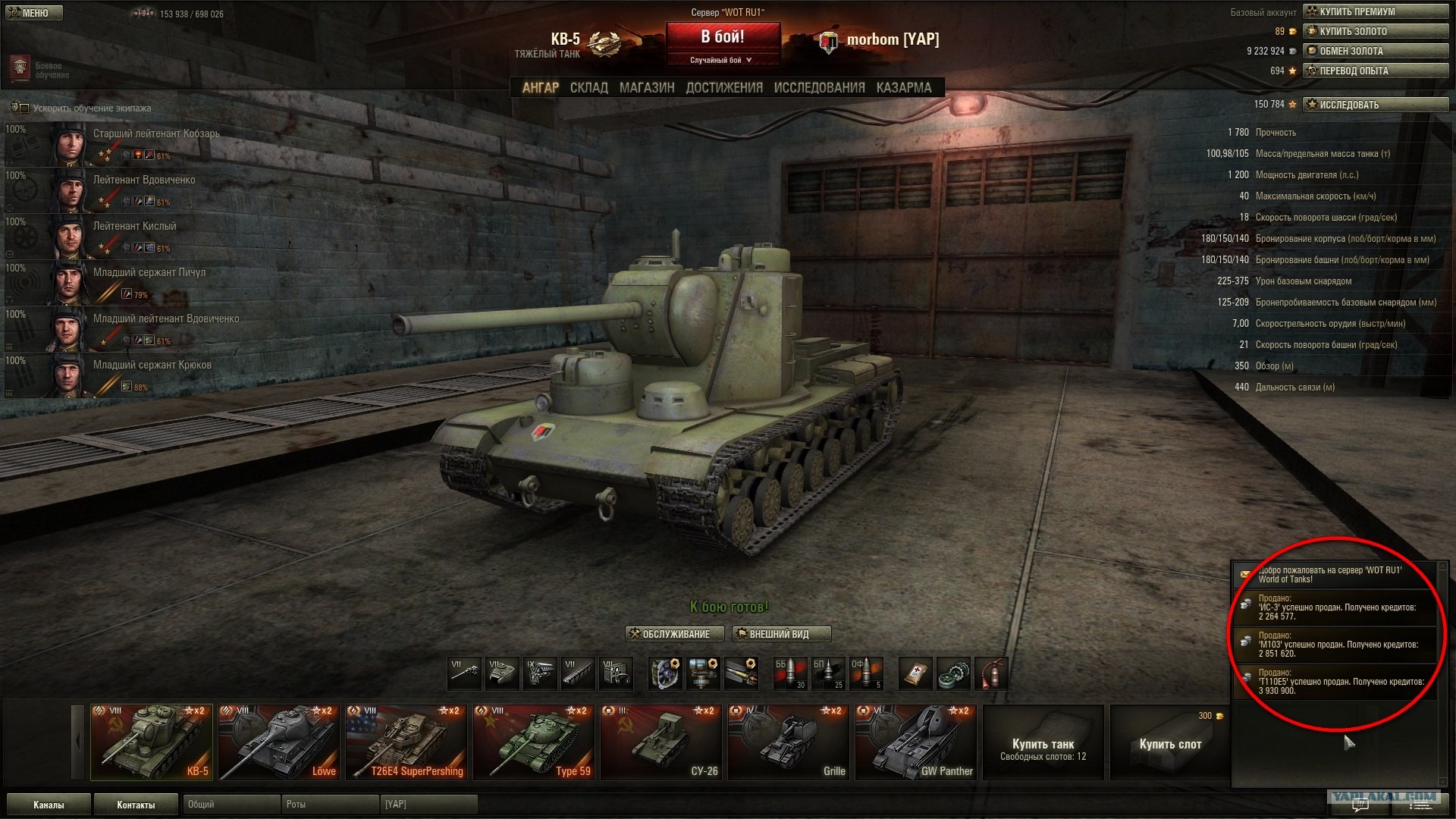Open ОБМЕН ЗОЛОТА exchange

[1375, 51]
